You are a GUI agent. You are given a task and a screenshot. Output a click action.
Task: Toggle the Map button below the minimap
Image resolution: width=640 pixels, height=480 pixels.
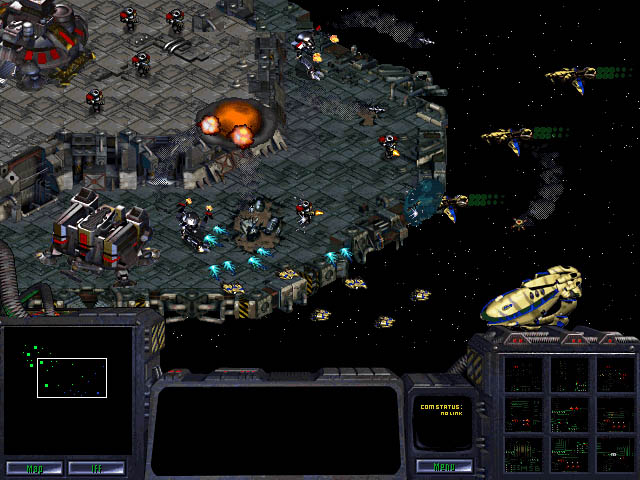click(x=35, y=467)
